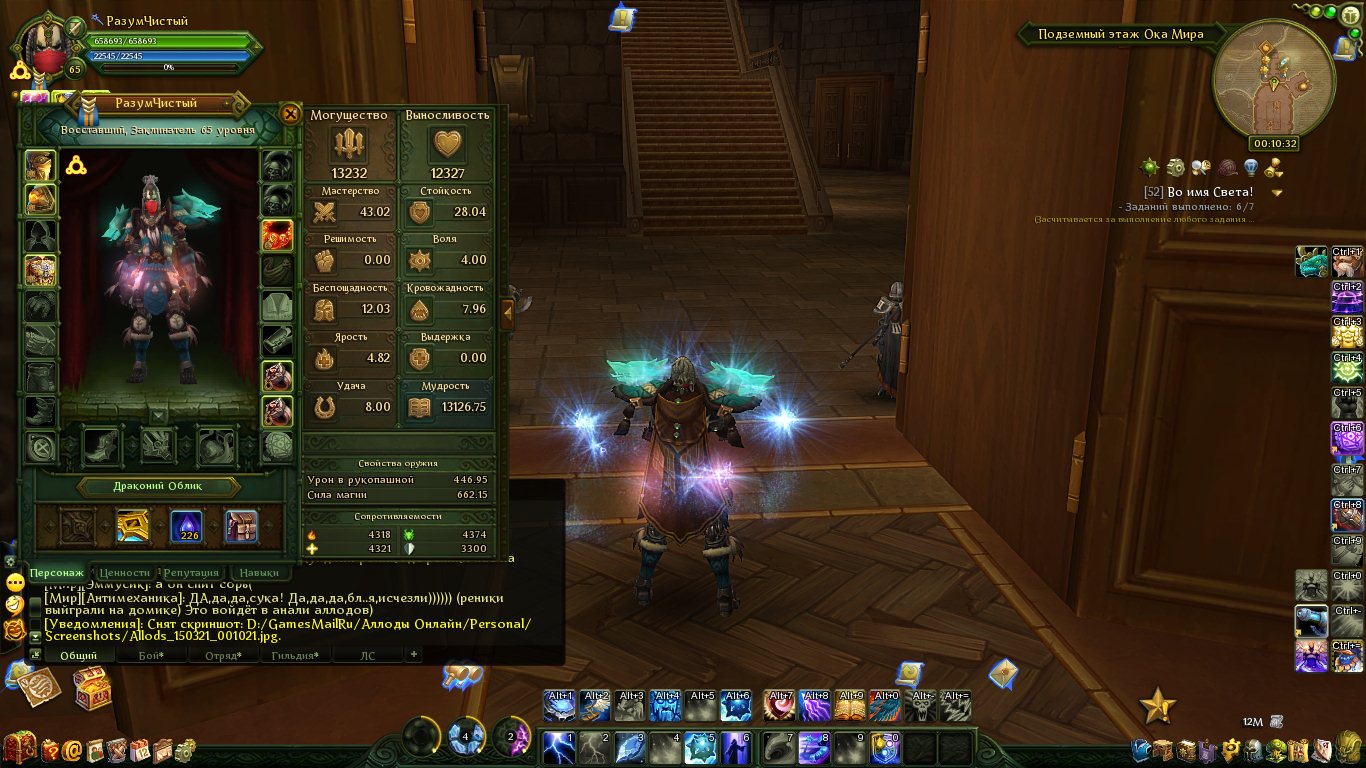Trigger the Alt+7 red shield ability

pyautogui.click(x=780, y=706)
